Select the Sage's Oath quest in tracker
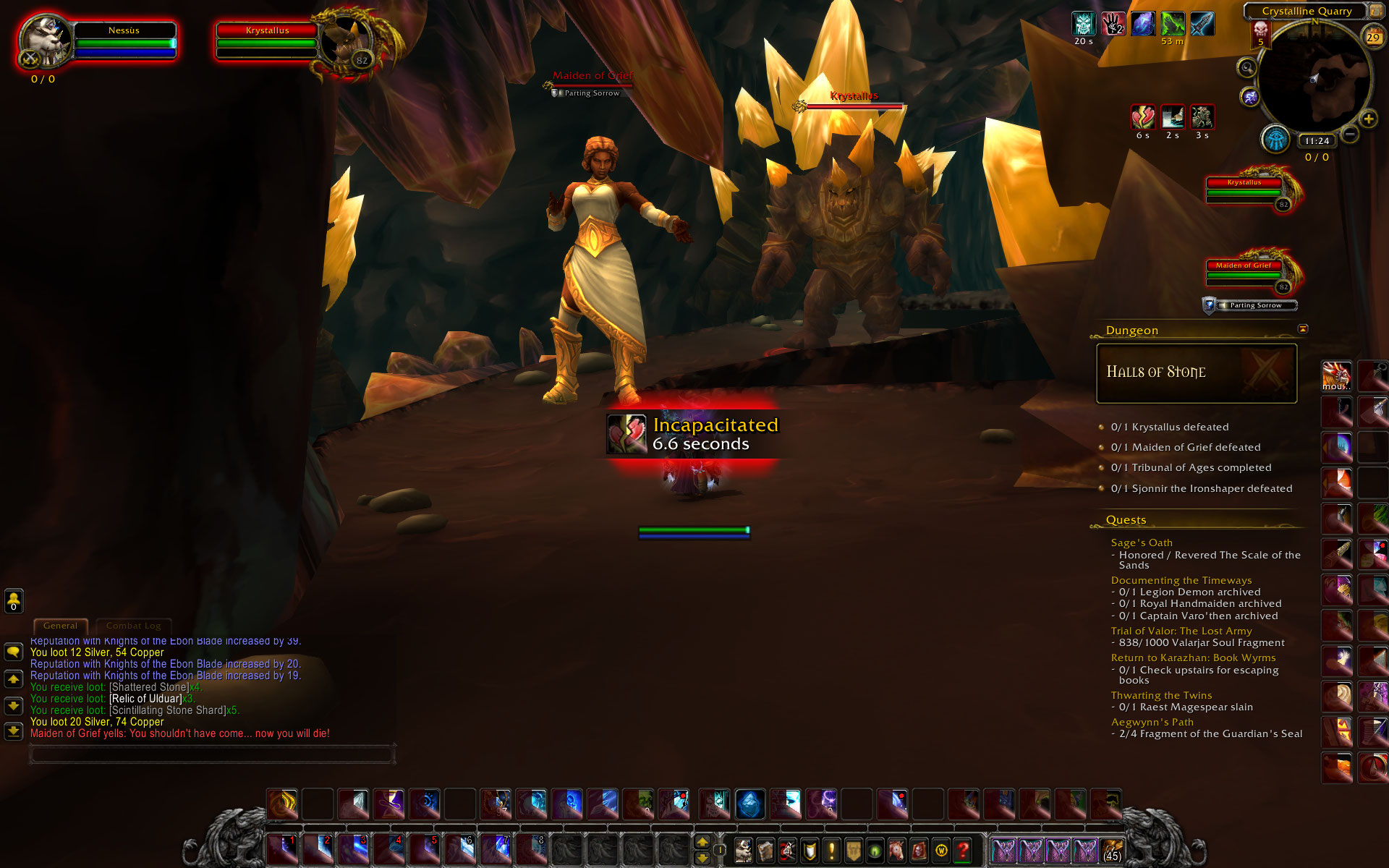Image resolution: width=1389 pixels, height=868 pixels. pyautogui.click(x=1142, y=542)
